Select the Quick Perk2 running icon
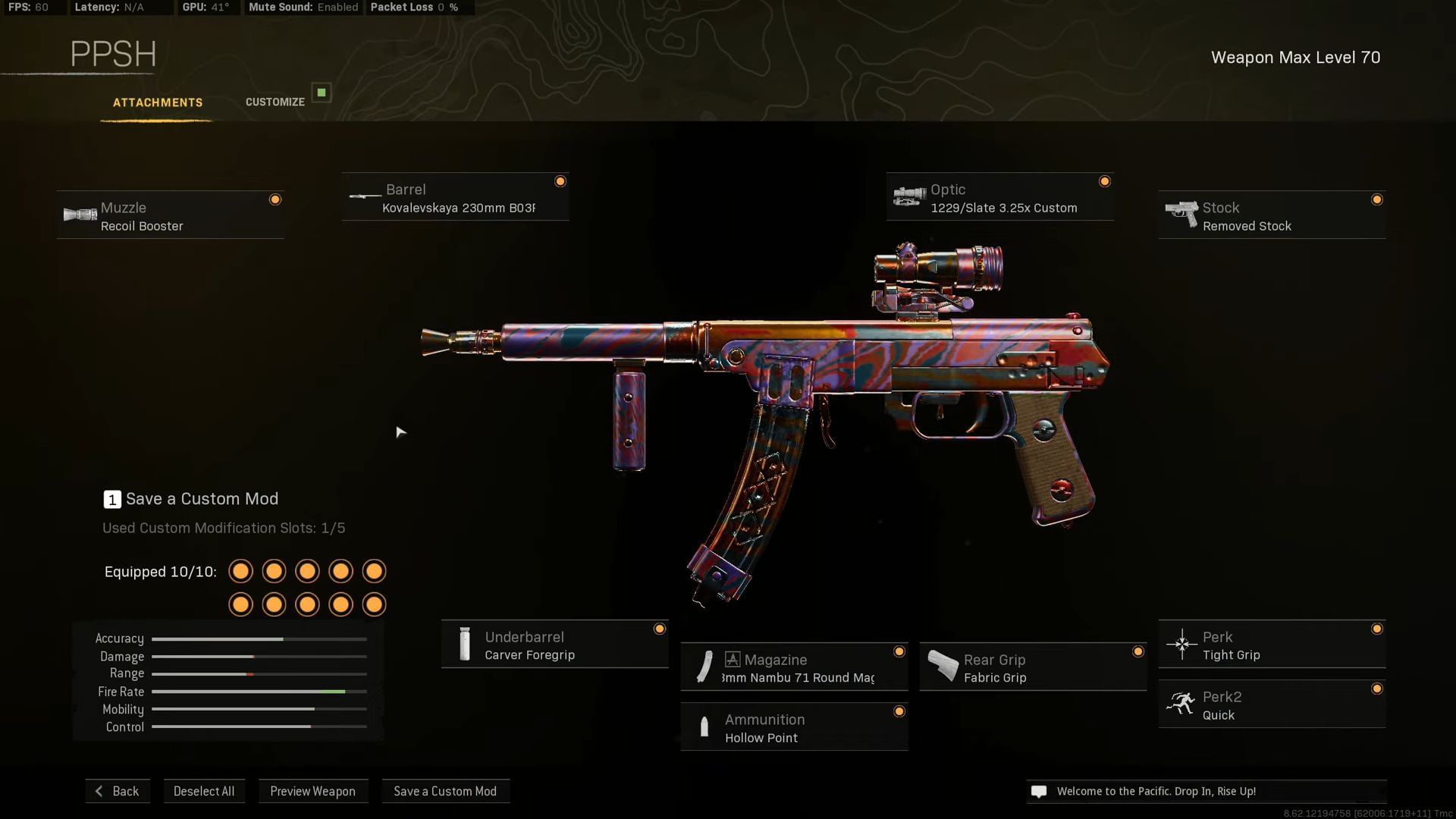The image size is (1456, 819). (1181, 703)
